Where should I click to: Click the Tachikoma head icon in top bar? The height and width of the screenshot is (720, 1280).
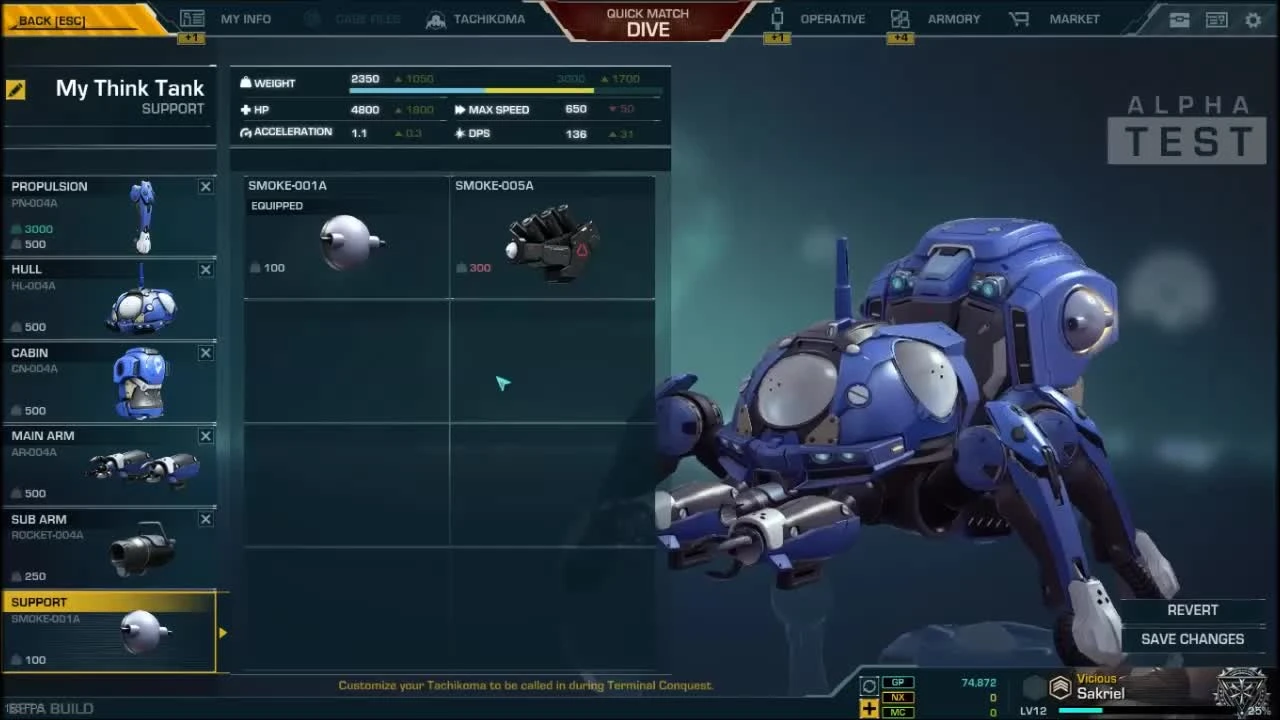(x=435, y=19)
